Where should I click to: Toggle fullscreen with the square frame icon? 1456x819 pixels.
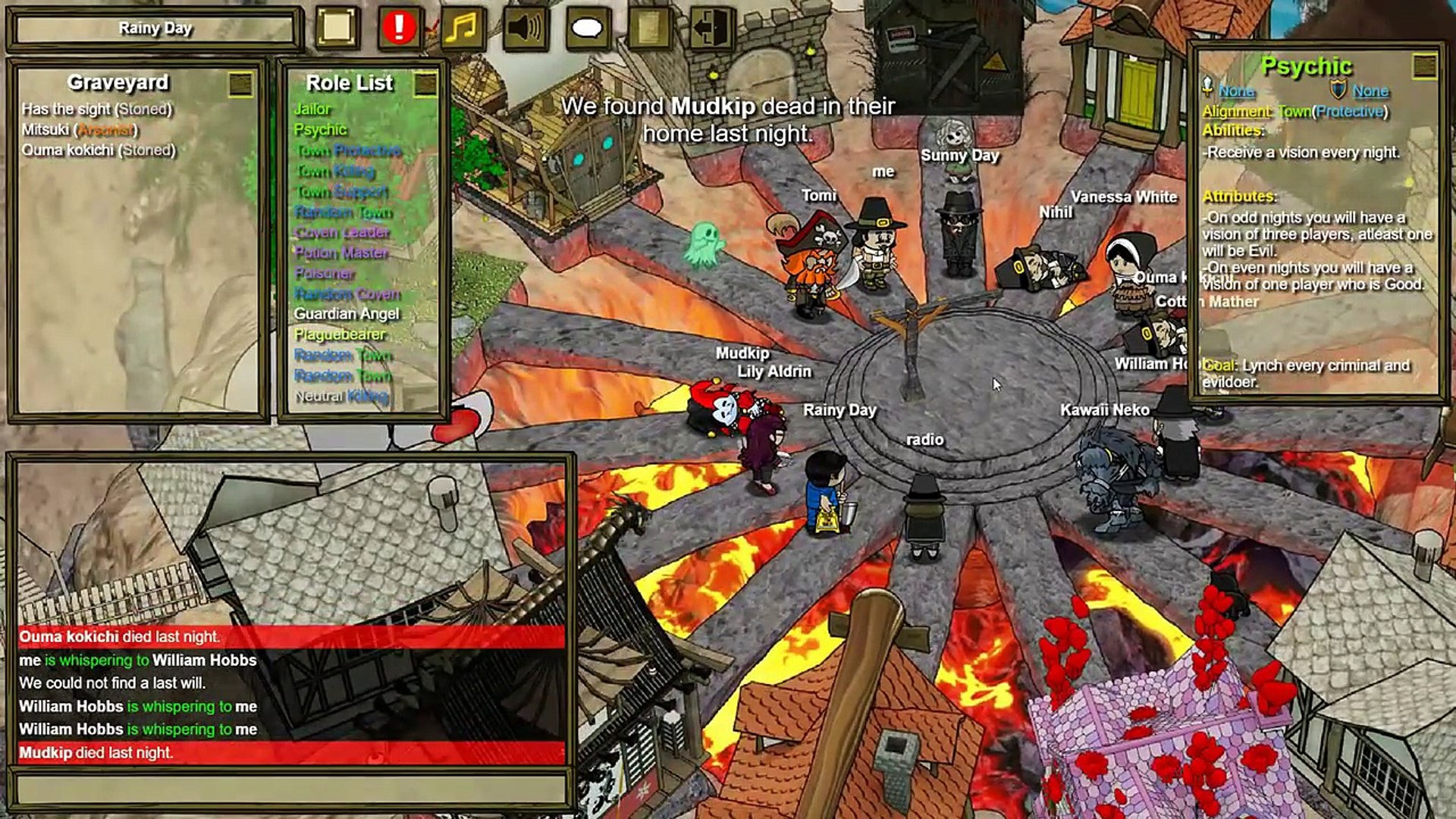click(337, 28)
